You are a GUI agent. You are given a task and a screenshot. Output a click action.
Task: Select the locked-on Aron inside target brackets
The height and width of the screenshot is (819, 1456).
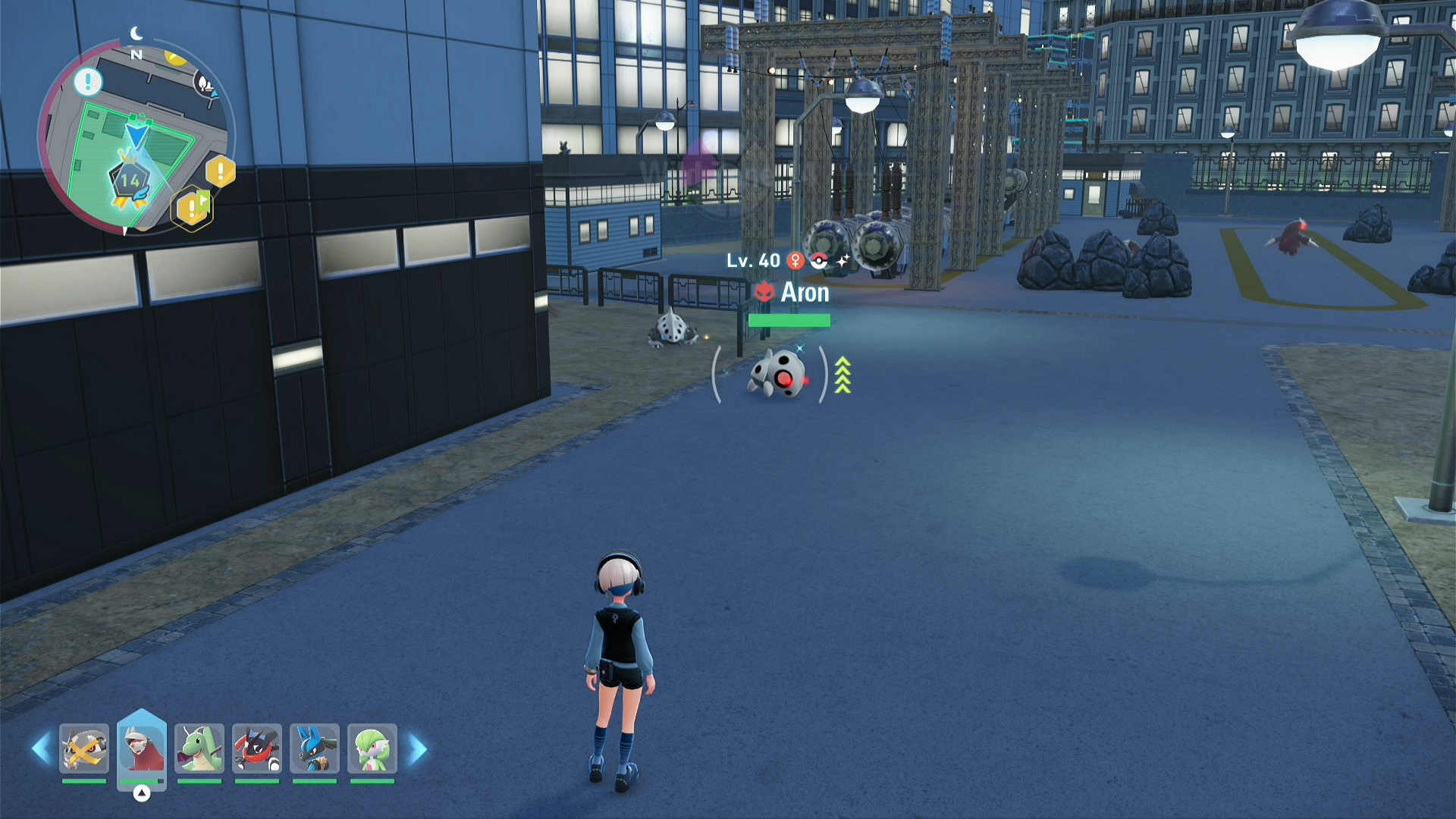click(x=777, y=374)
